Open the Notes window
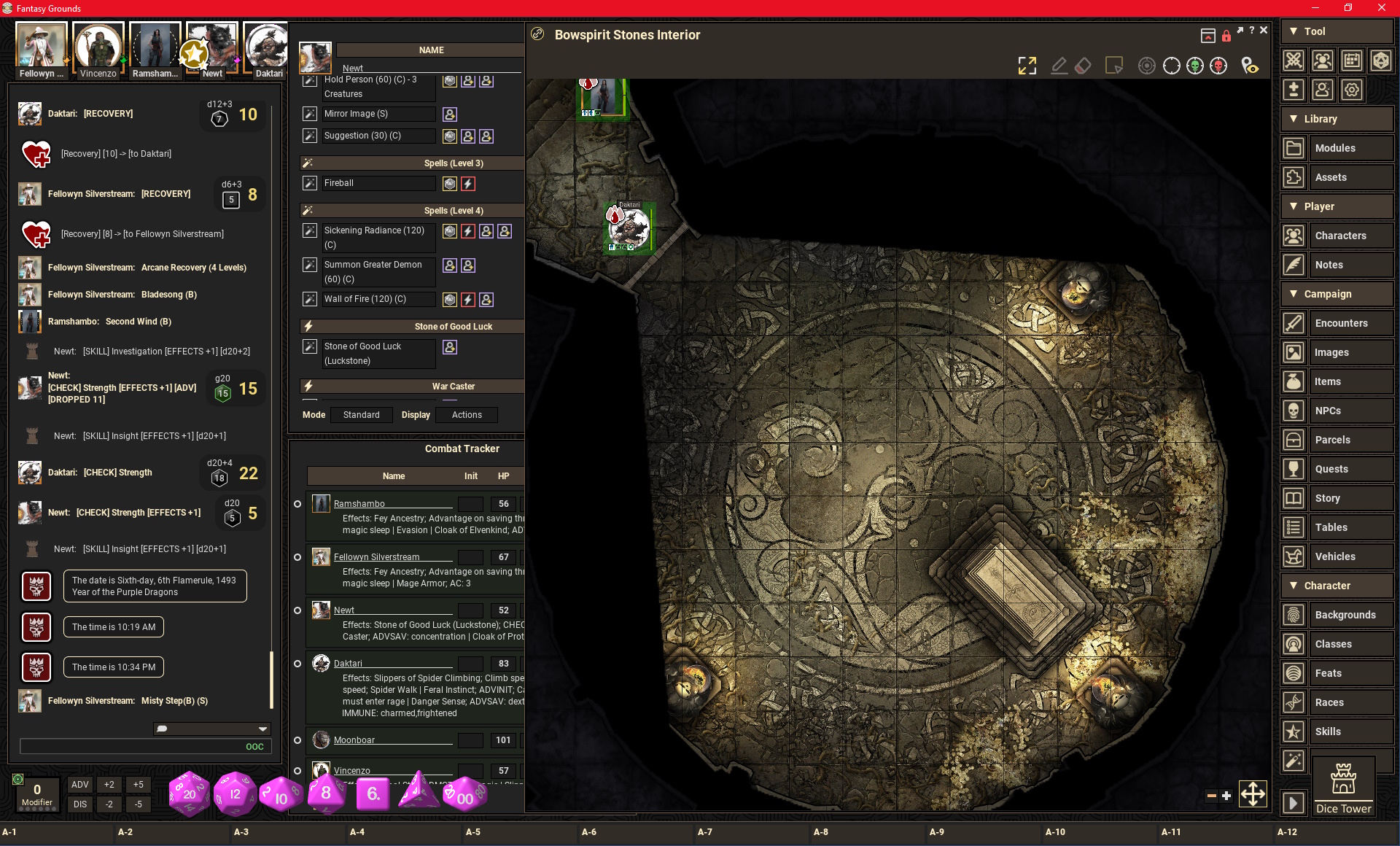The image size is (1400, 846). click(1329, 265)
